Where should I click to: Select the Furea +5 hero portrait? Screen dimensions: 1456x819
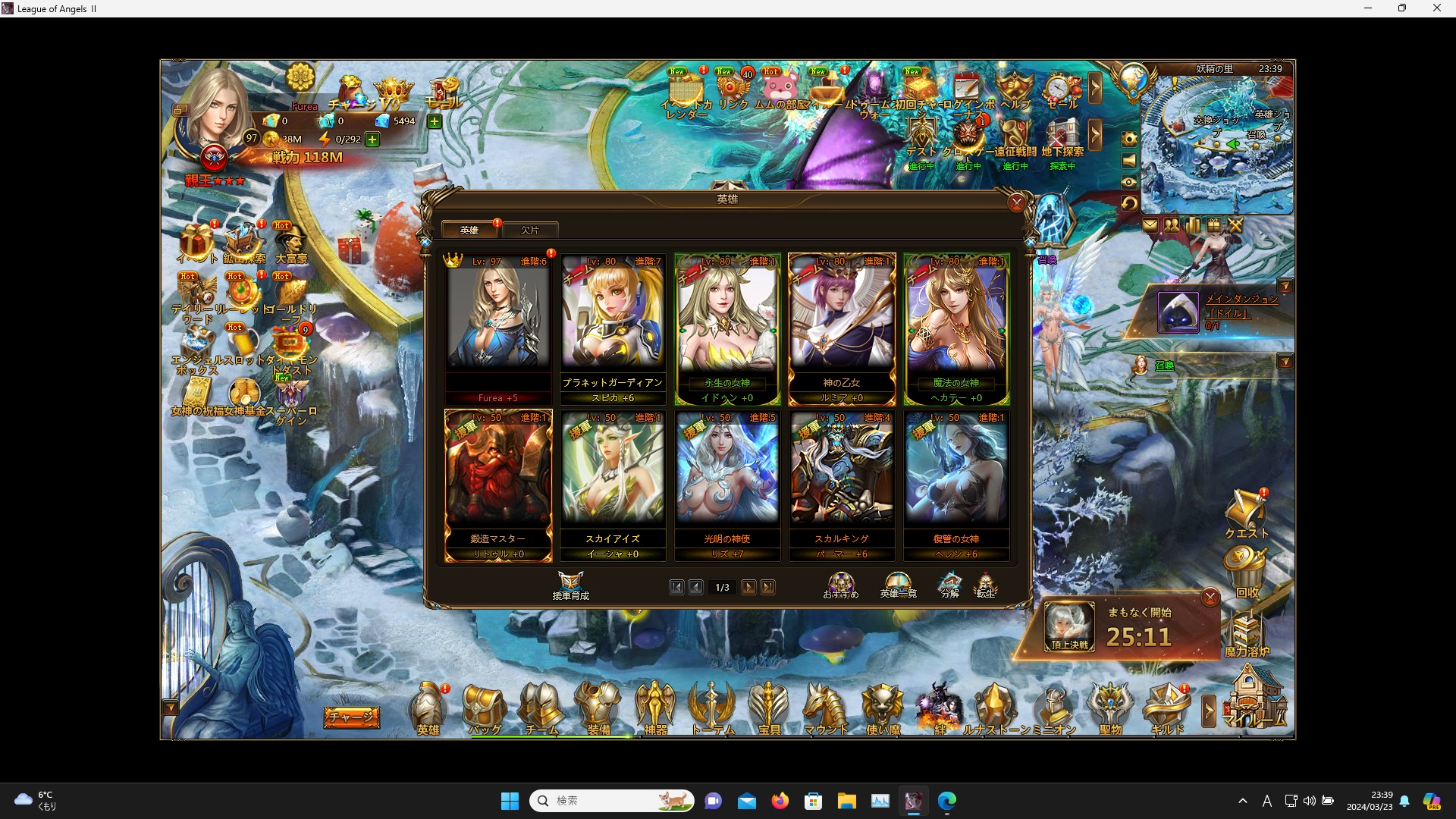pos(497,322)
